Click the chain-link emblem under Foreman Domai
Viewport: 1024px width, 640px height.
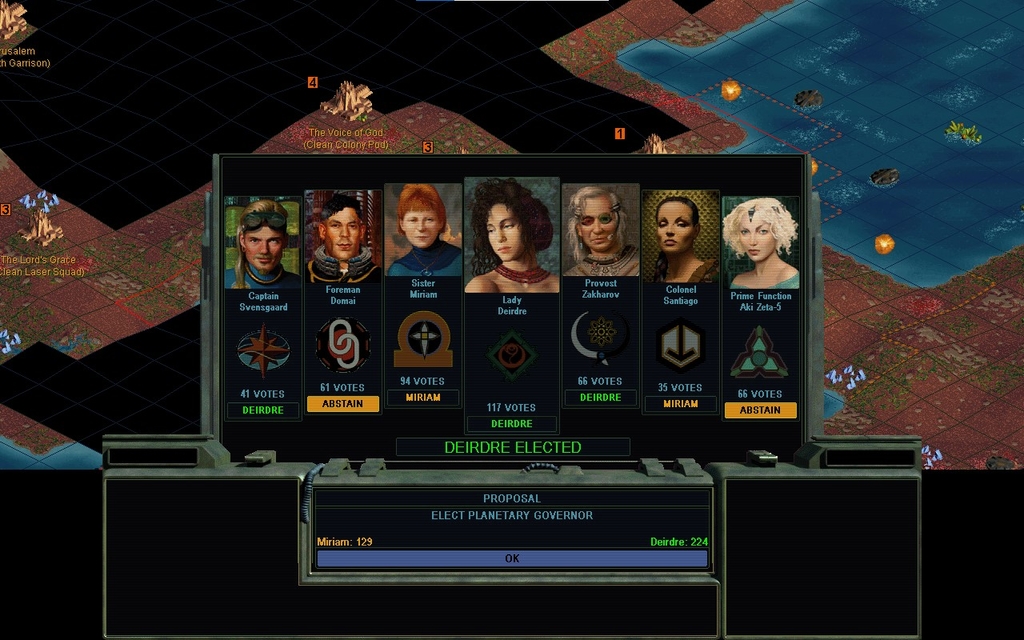[343, 346]
